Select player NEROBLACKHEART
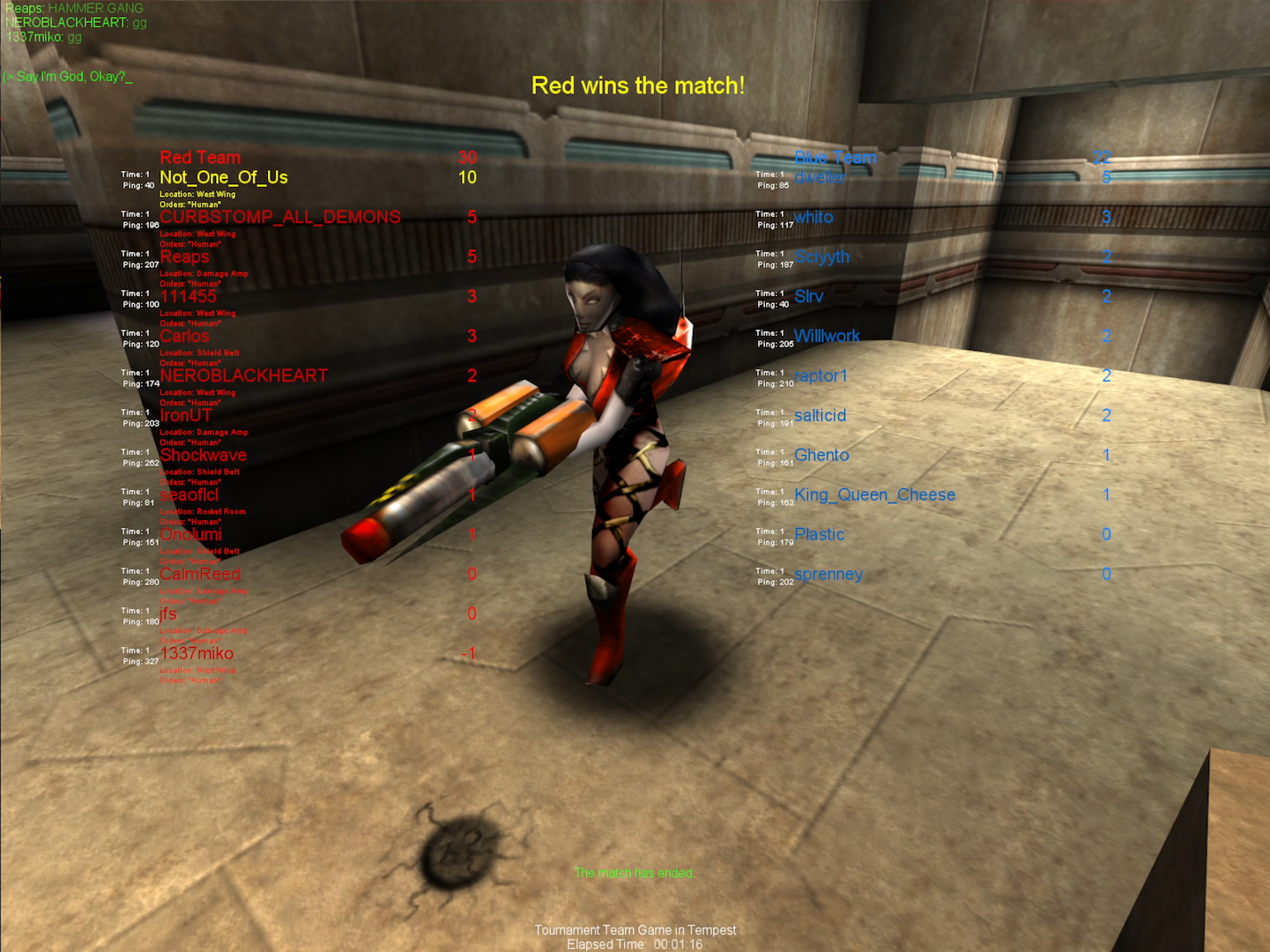Viewport: 1270px width, 952px height. 243,376
